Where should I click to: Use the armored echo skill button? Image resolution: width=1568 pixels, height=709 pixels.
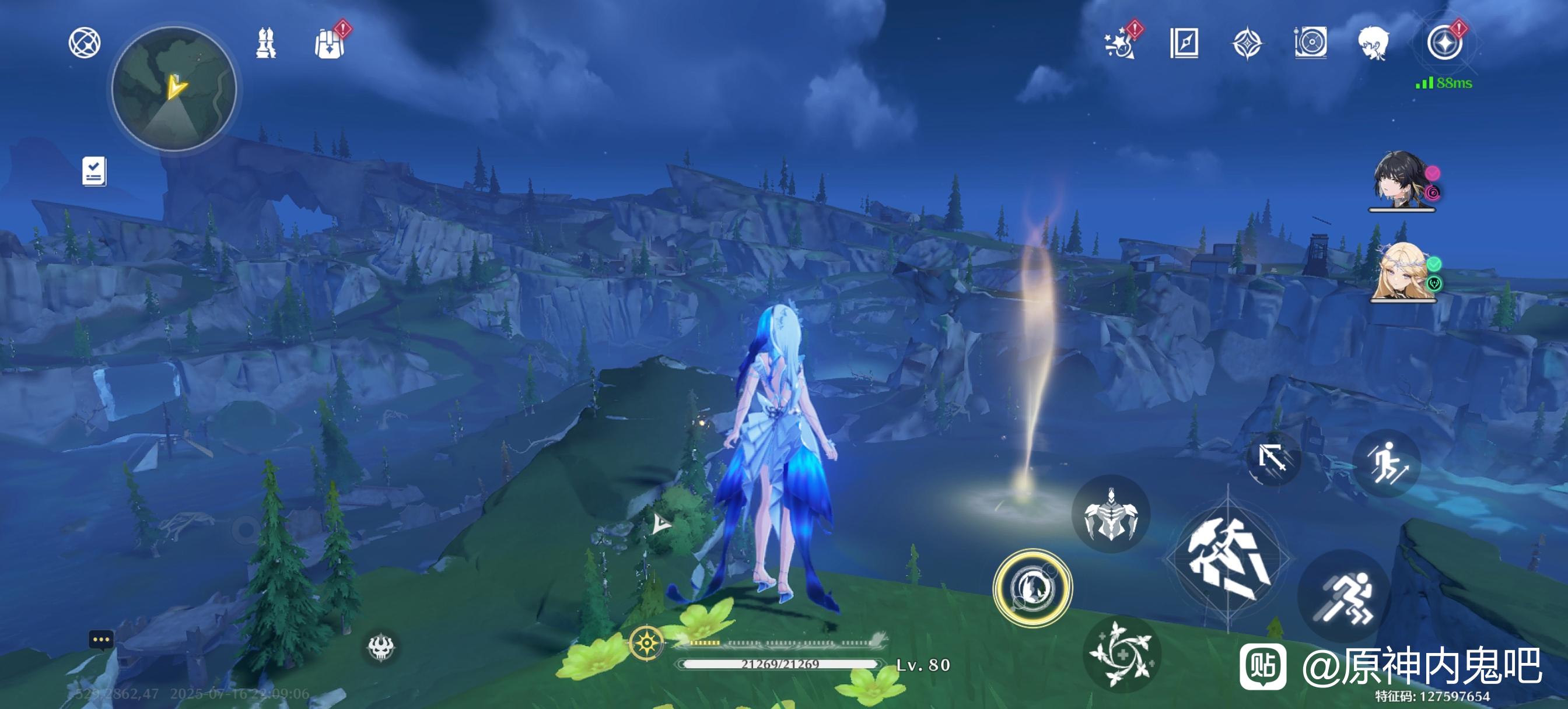(1111, 514)
